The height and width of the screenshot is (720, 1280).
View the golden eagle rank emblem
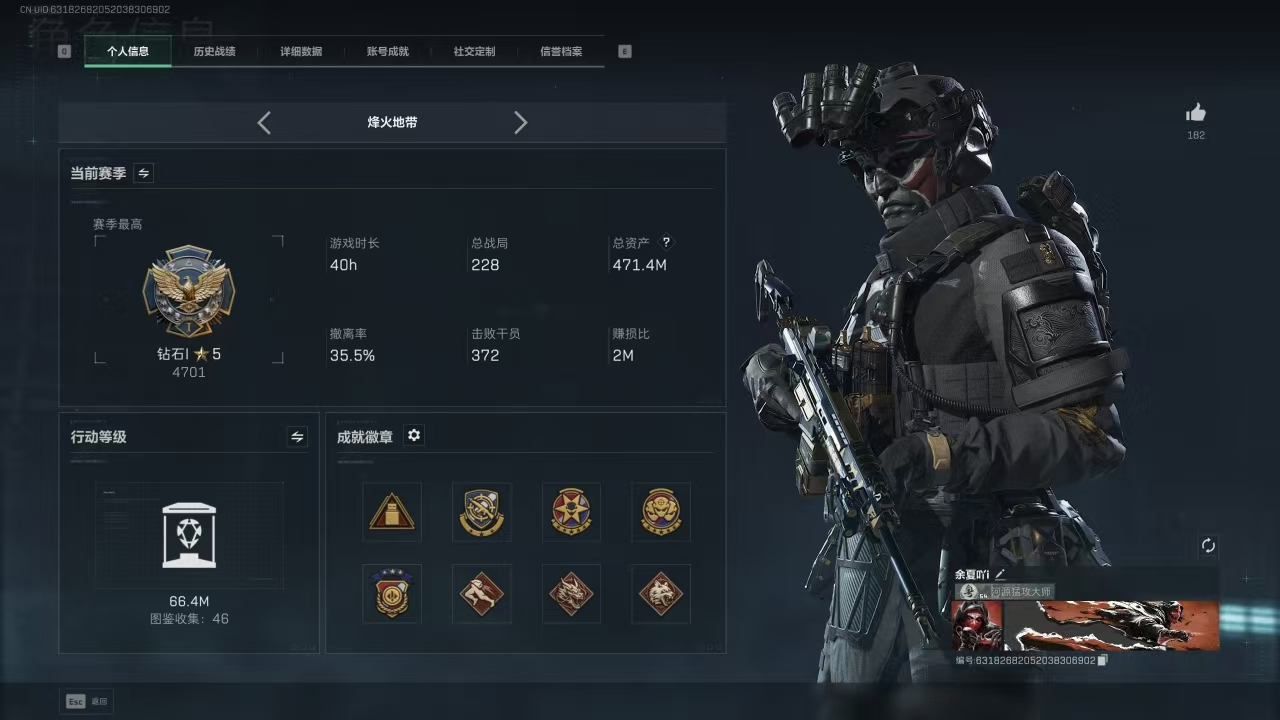[x=189, y=292]
